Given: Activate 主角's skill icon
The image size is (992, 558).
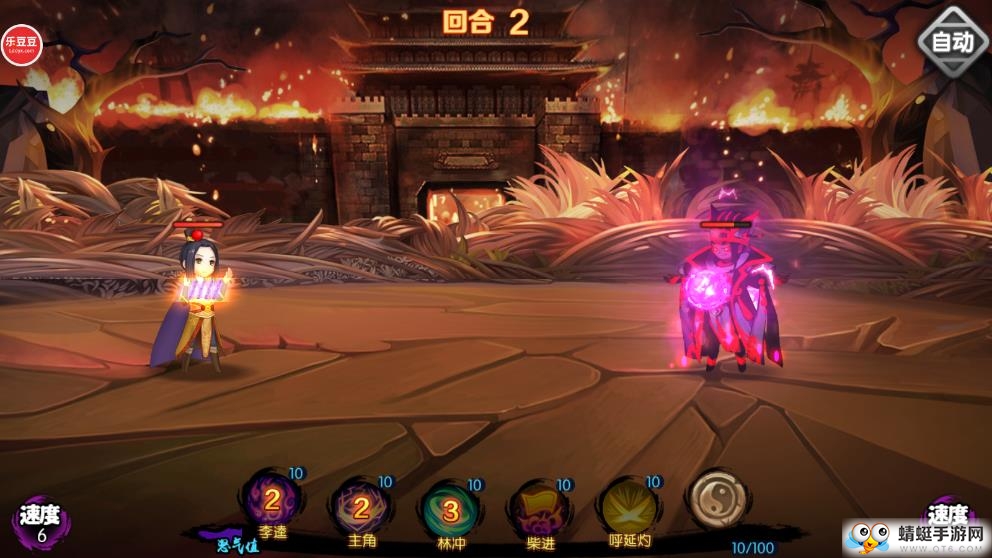Looking at the screenshot, I should click(361, 509).
